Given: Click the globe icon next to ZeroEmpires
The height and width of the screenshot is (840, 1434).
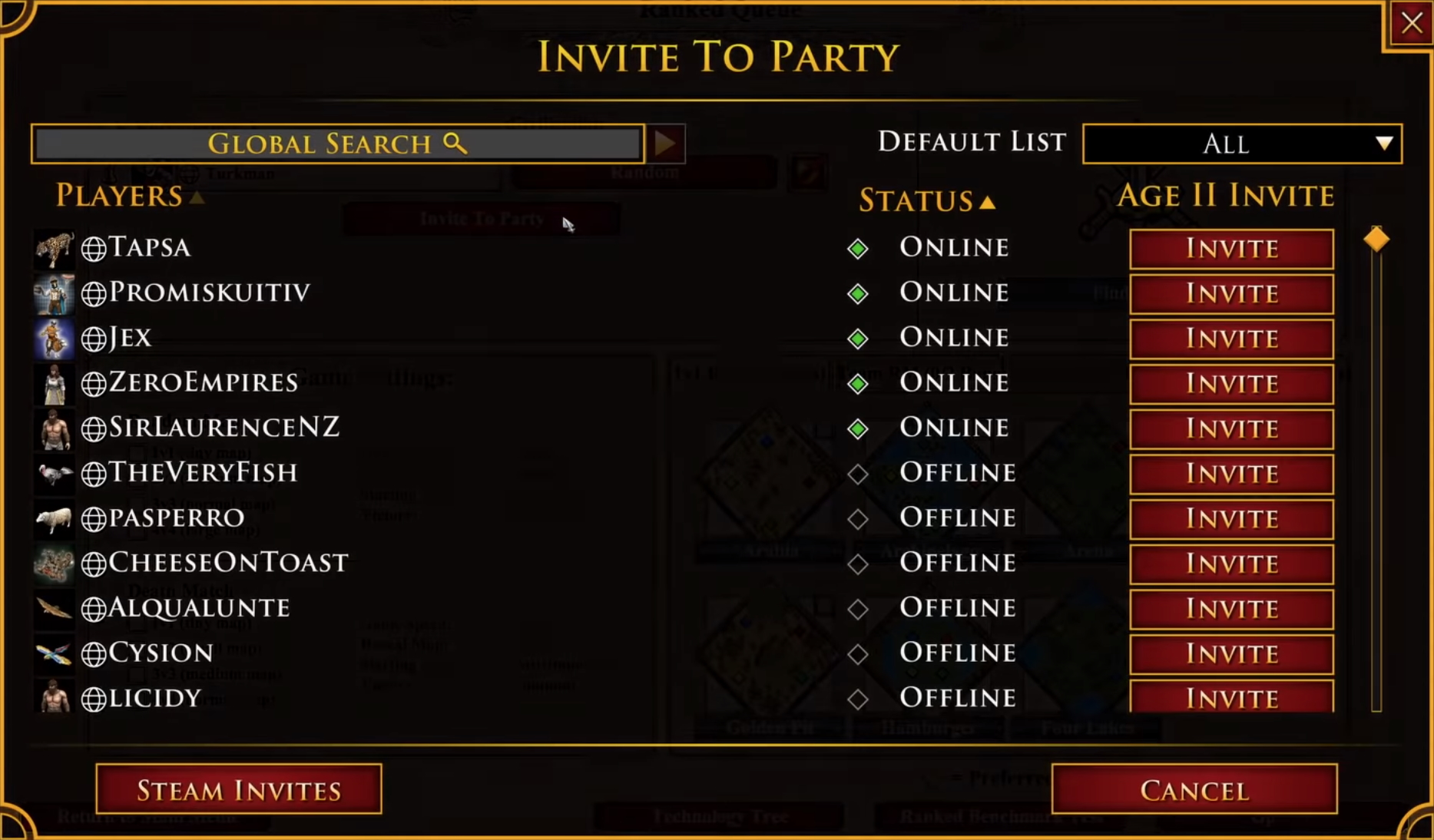Looking at the screenshot, I should (x=94, y=383).
